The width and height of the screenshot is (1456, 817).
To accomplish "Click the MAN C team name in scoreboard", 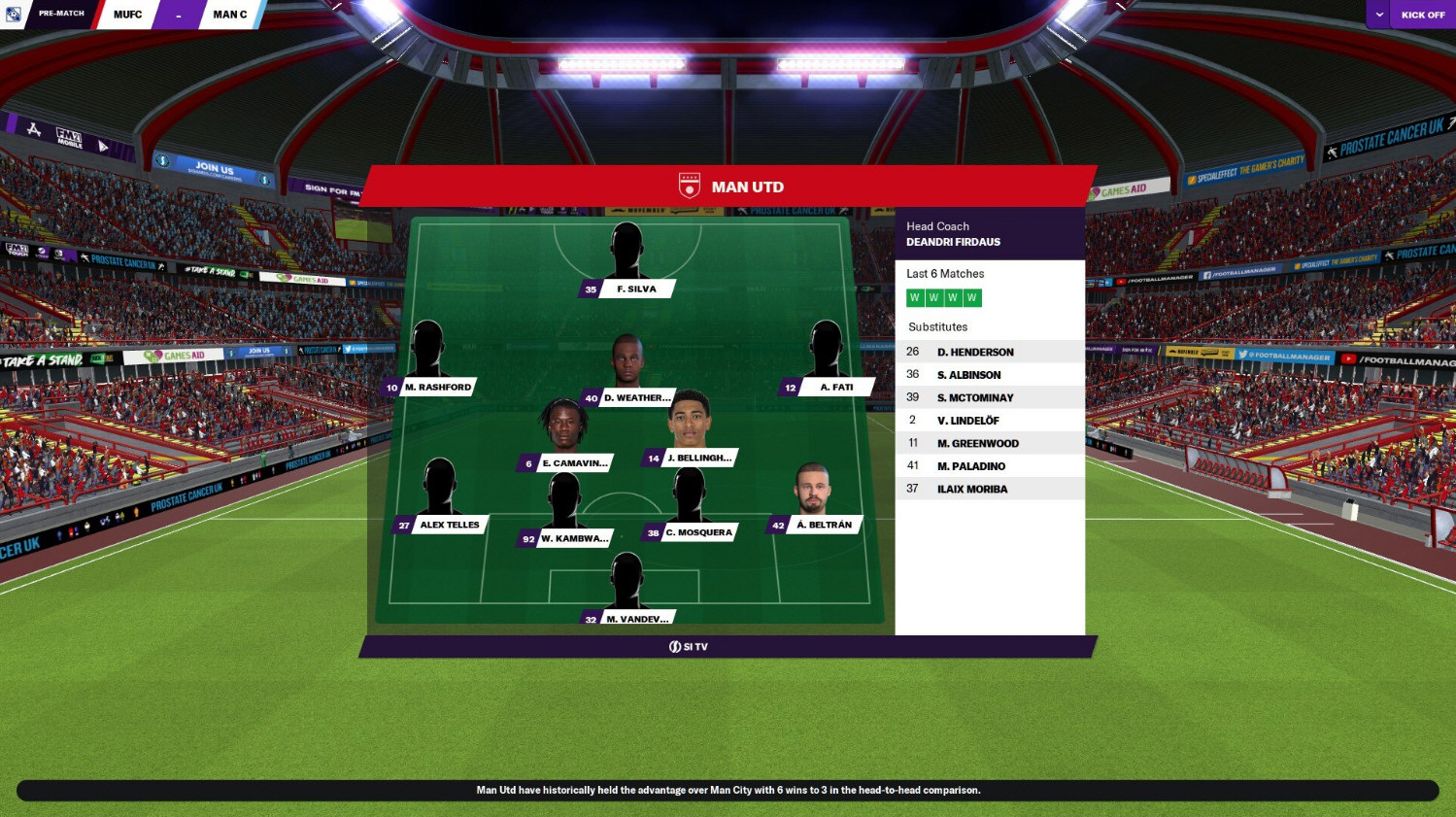I will pyautogui.click(x=230, y=15).
